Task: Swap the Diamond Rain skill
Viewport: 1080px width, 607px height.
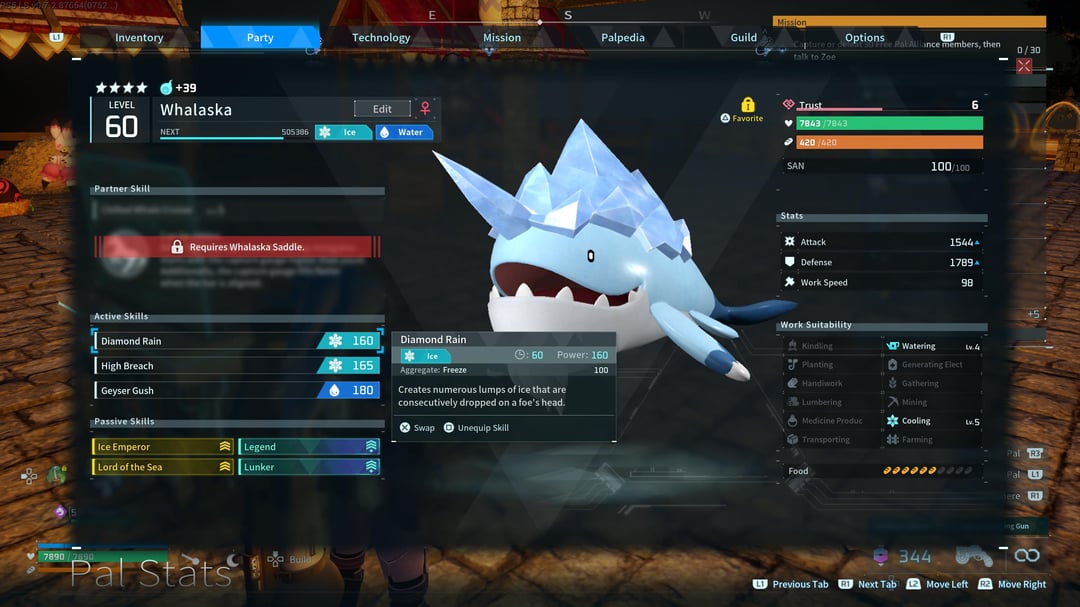Action: (x=417, y=428)
